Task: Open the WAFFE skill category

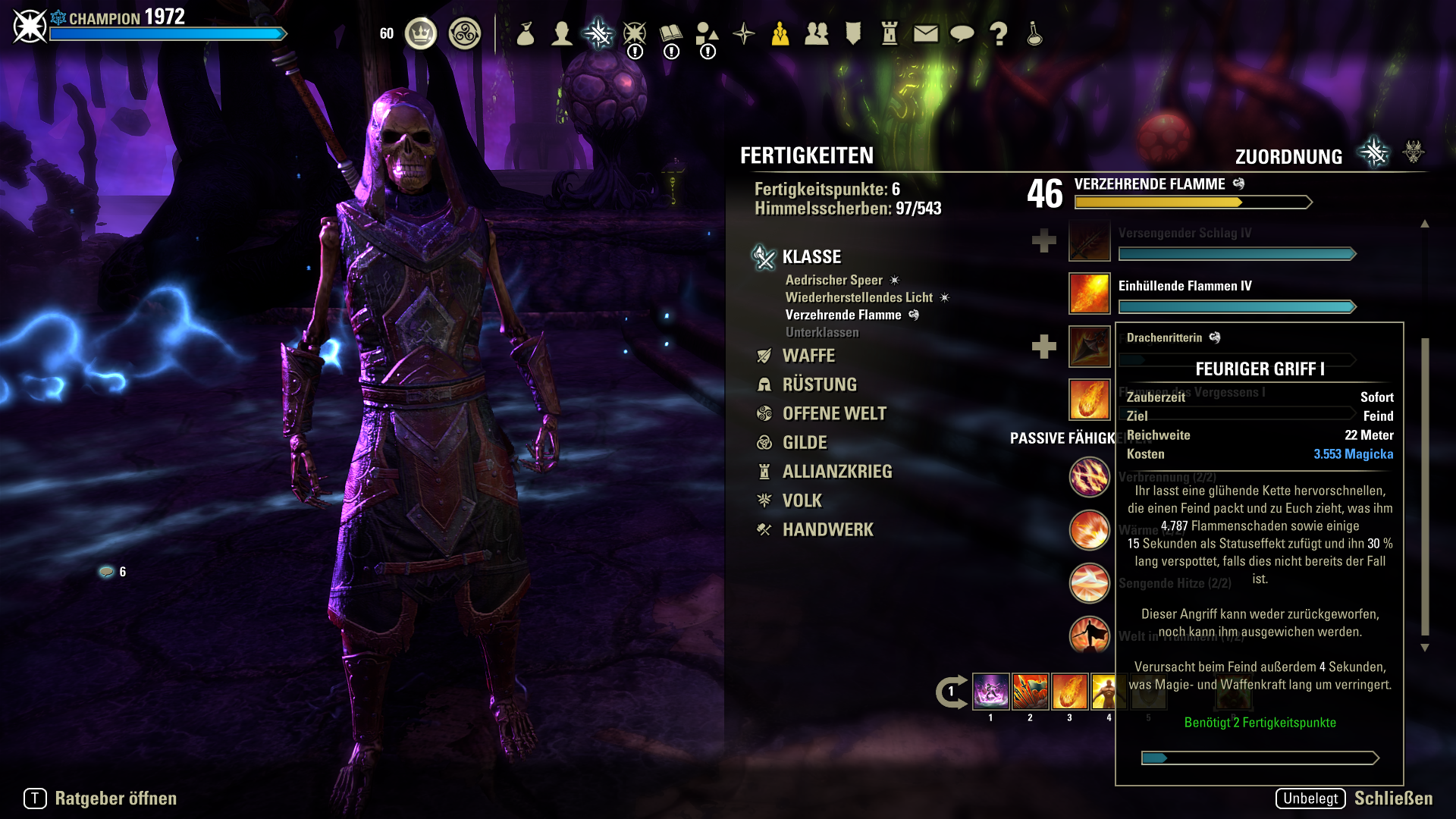Action: [x=808, y=356]
